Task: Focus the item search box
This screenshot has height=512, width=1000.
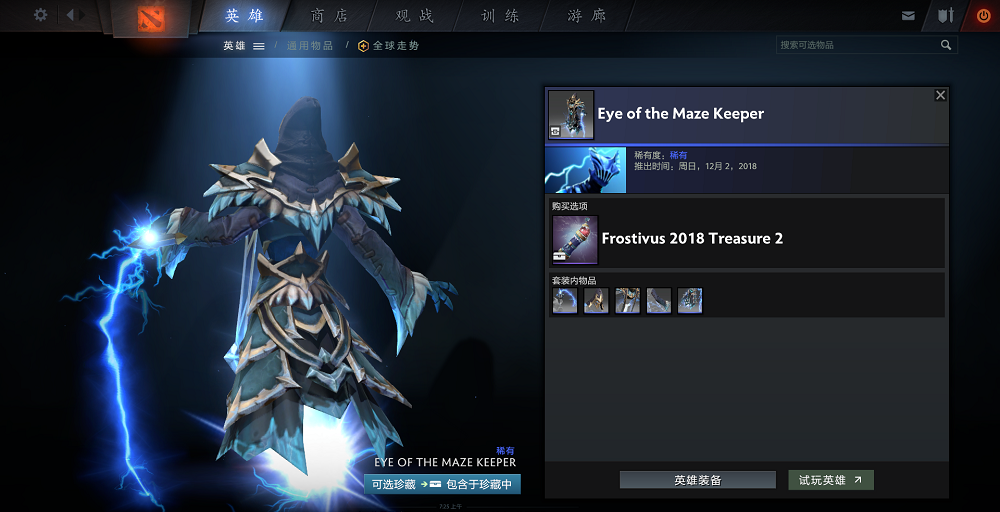Action: point(856,45)
